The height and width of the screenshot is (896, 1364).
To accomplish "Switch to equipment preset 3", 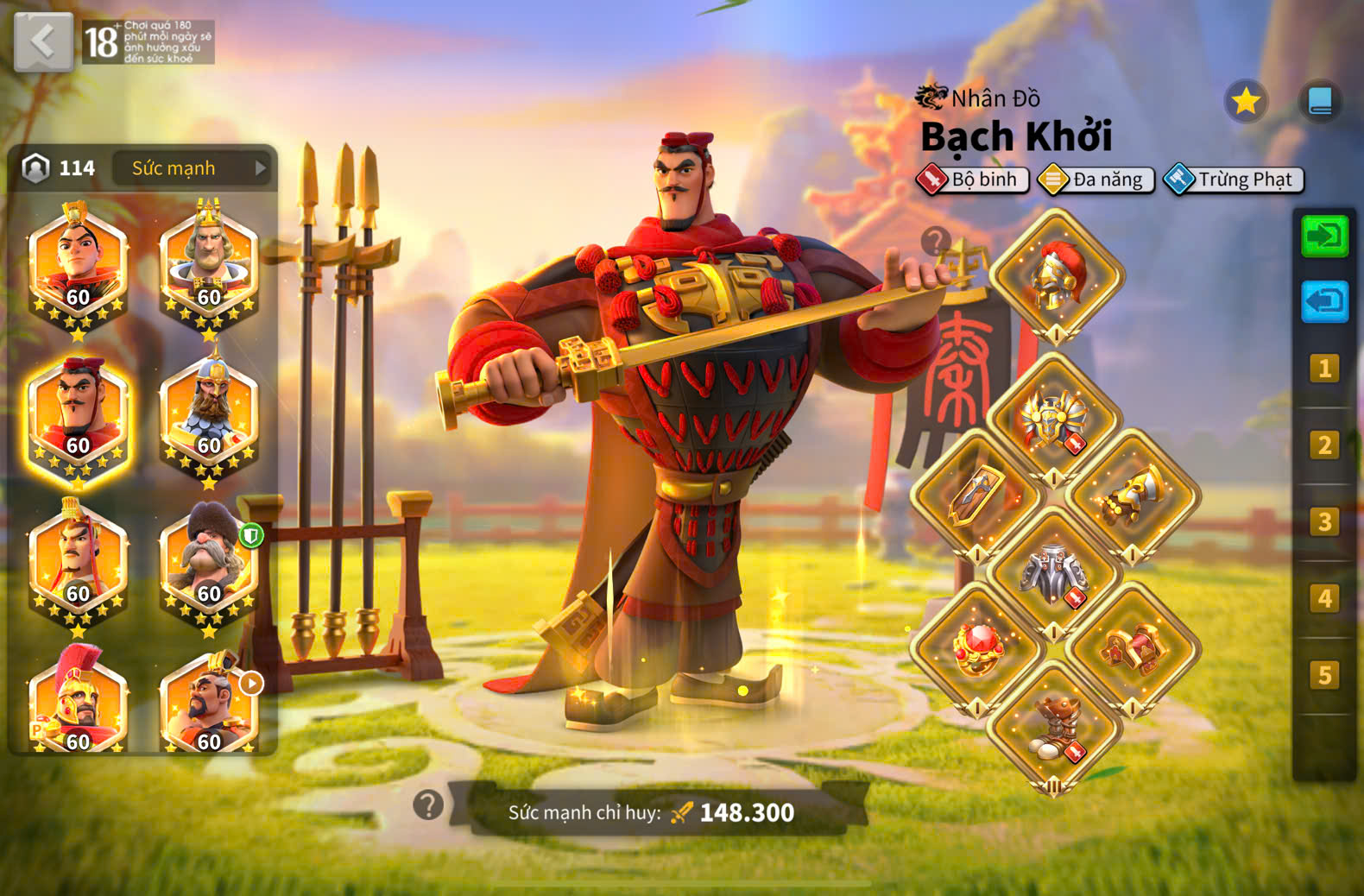I will click(1324, 521).
